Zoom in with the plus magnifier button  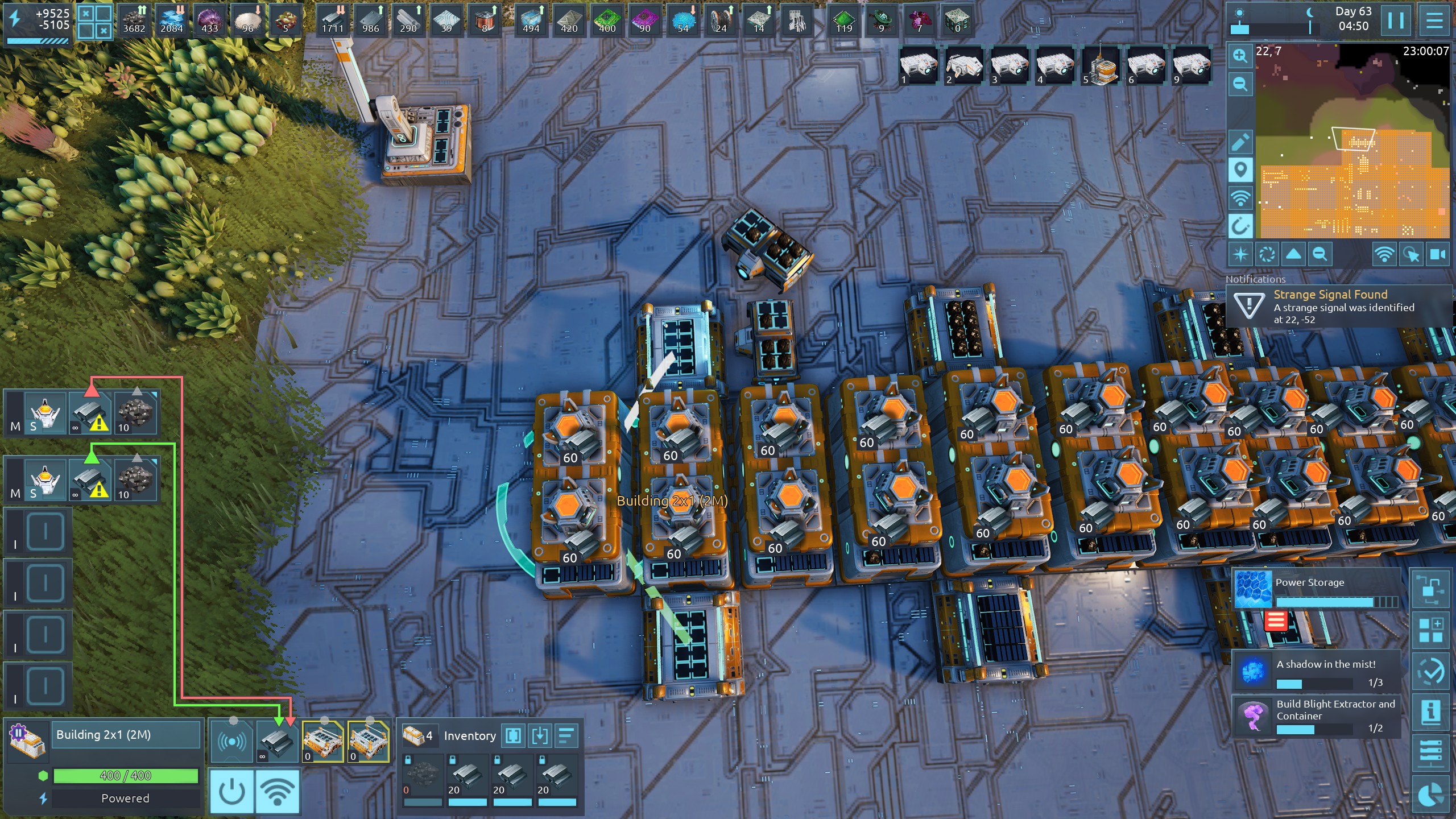1240,55
